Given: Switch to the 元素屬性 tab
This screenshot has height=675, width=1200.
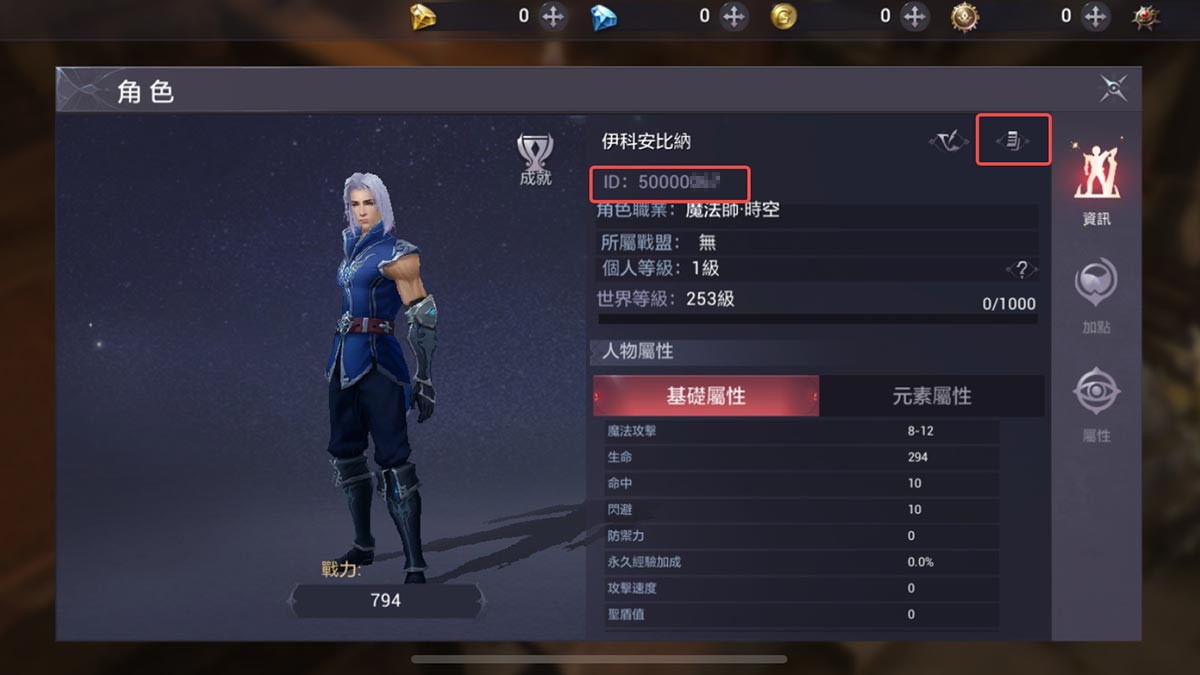Looking at the screenshot, I should 931,396.
